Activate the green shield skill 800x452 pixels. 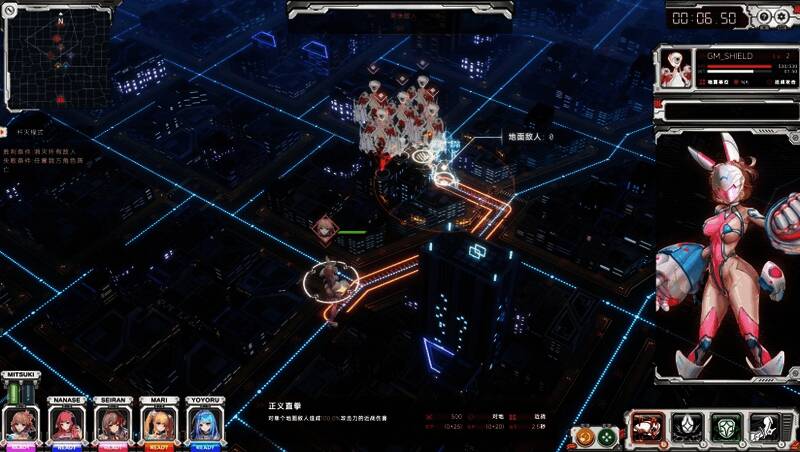pos(725,429)
